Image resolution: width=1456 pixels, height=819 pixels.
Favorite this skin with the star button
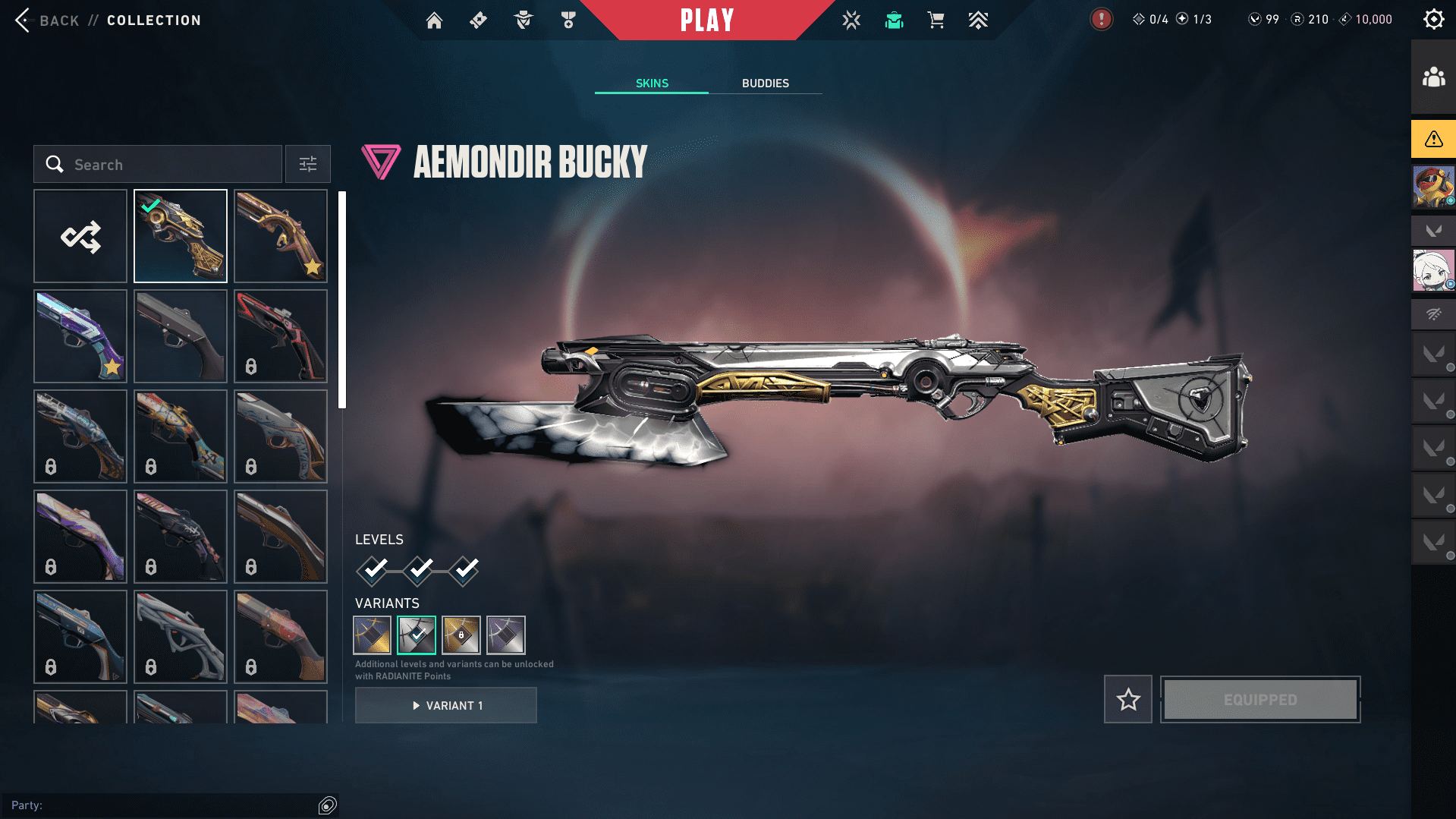click(1128, 700)
